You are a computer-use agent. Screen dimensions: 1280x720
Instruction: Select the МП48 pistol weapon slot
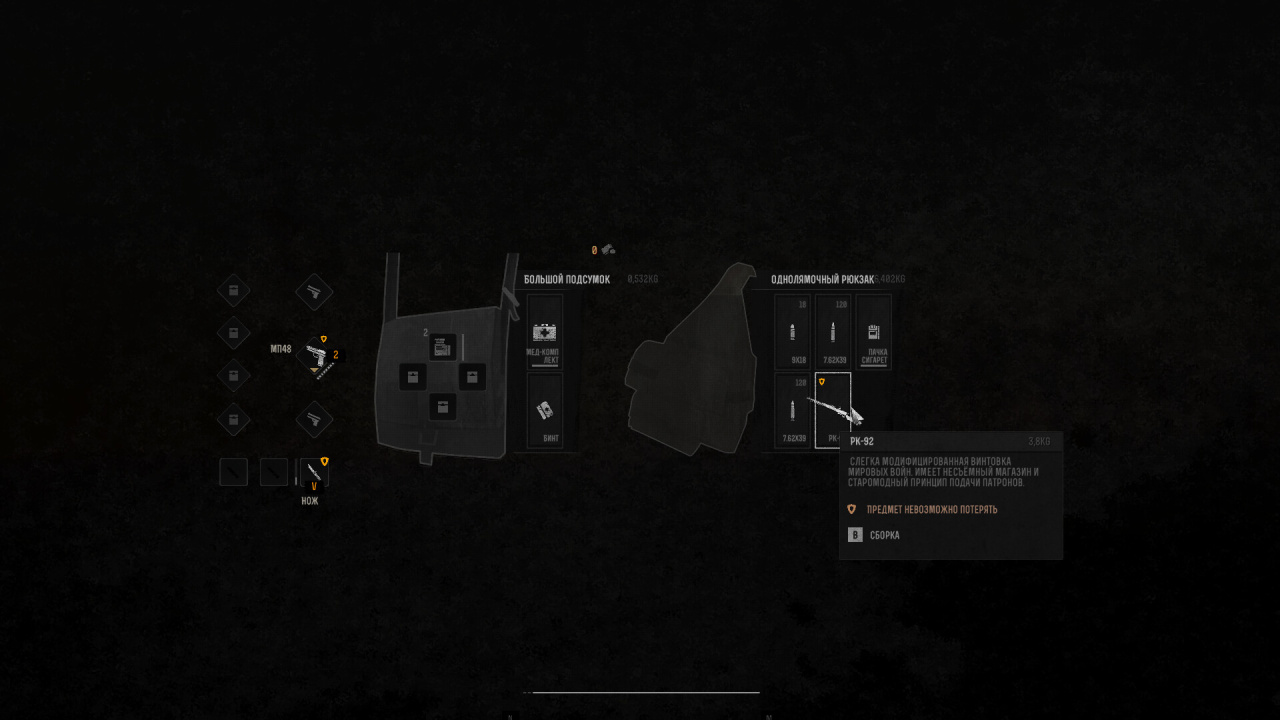tap(315, 355)
